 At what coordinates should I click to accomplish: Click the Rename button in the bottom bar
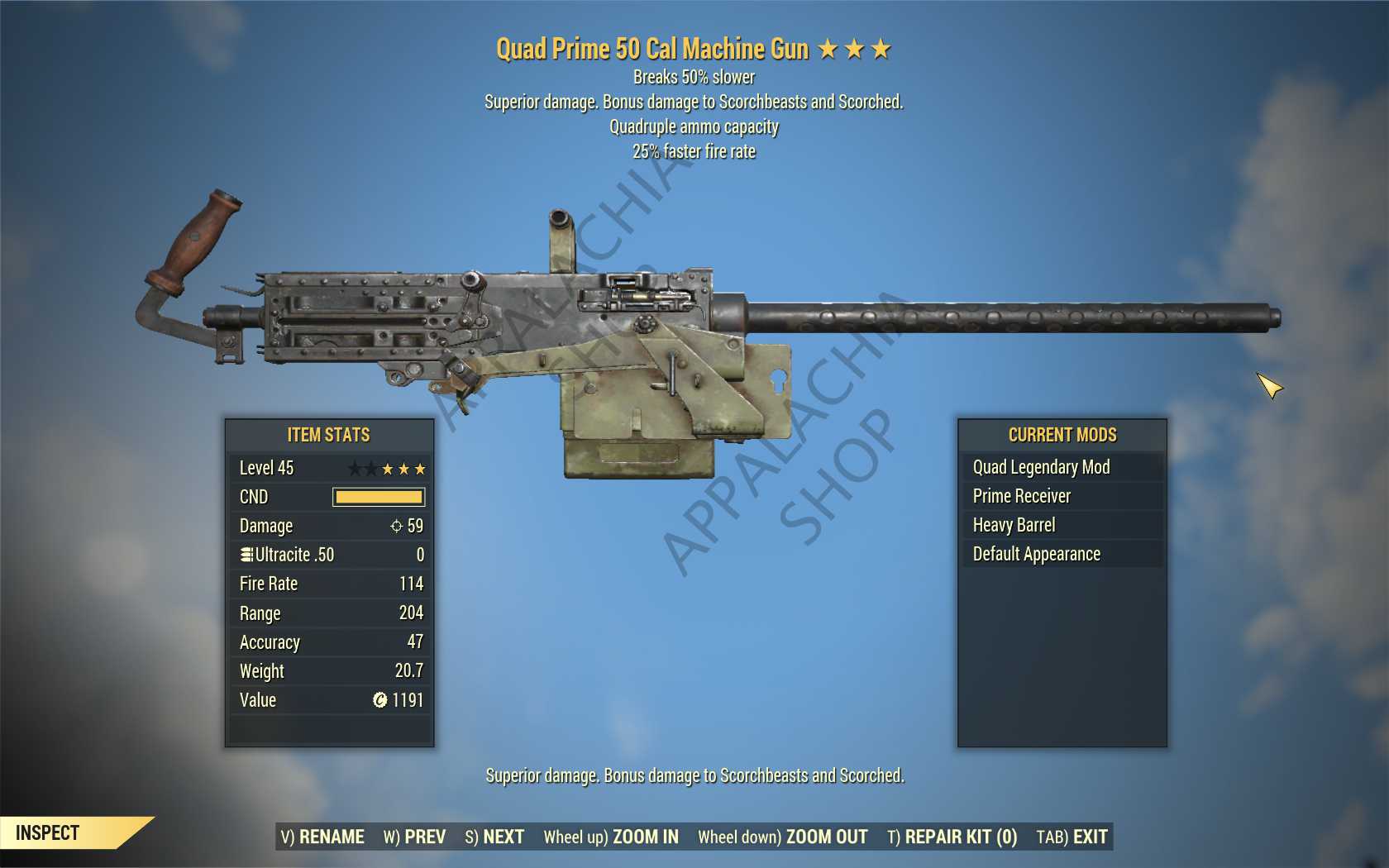click(322, 837)
